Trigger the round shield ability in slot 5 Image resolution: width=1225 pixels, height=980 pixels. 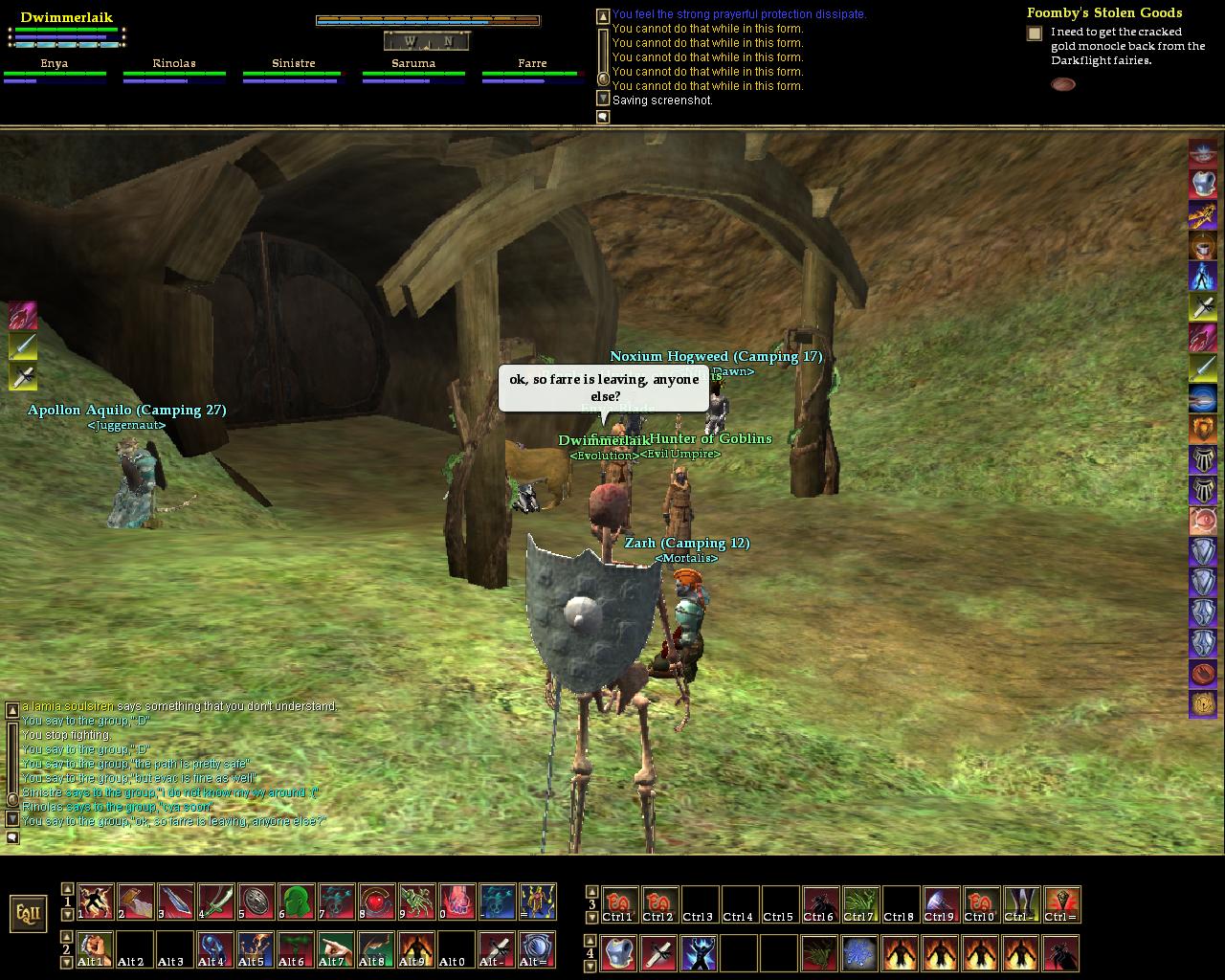pos(256,902)
